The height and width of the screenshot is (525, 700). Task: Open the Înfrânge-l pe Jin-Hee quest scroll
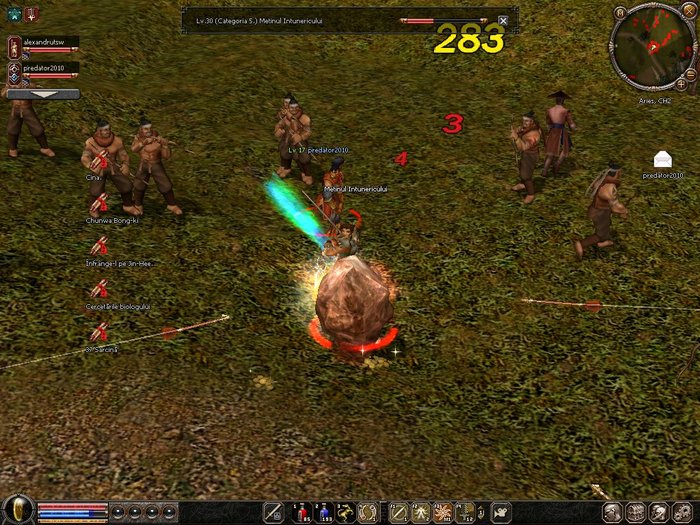99,246
